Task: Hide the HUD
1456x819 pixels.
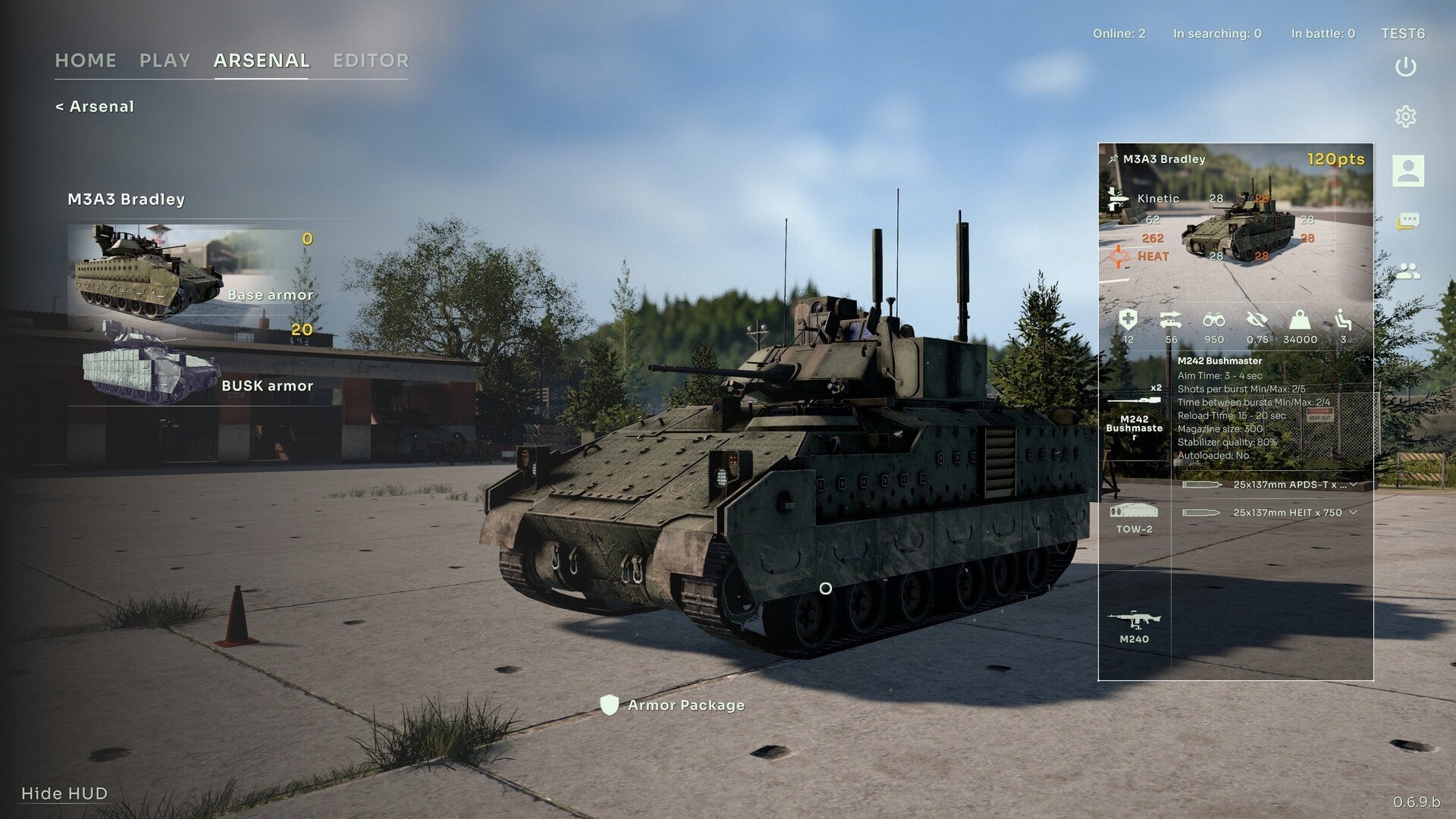Action: [64, 793]
